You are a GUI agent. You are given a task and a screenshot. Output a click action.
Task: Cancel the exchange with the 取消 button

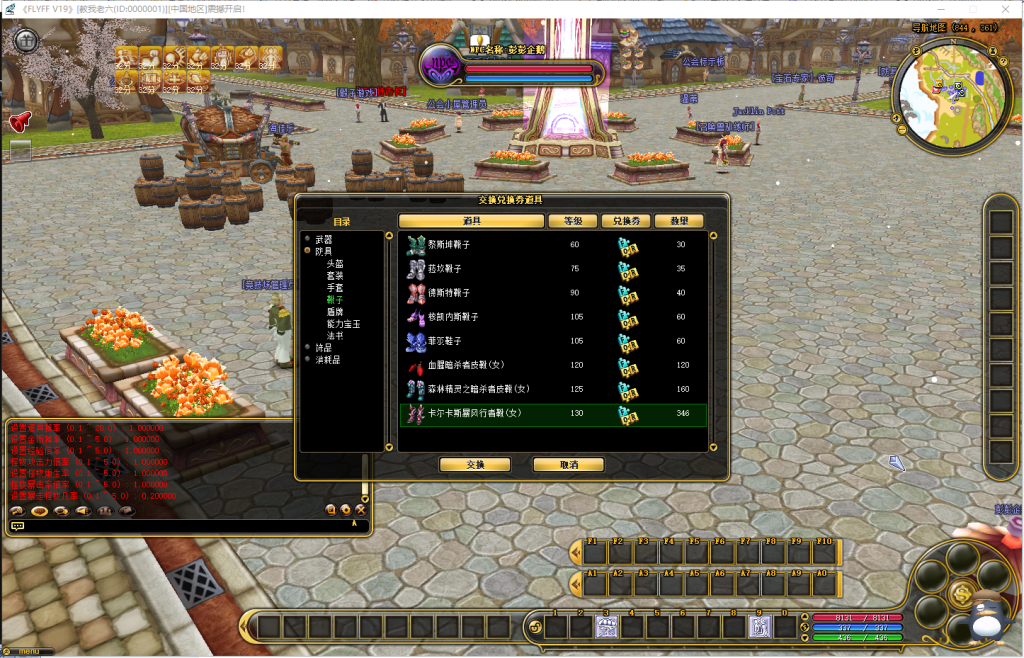568,465
